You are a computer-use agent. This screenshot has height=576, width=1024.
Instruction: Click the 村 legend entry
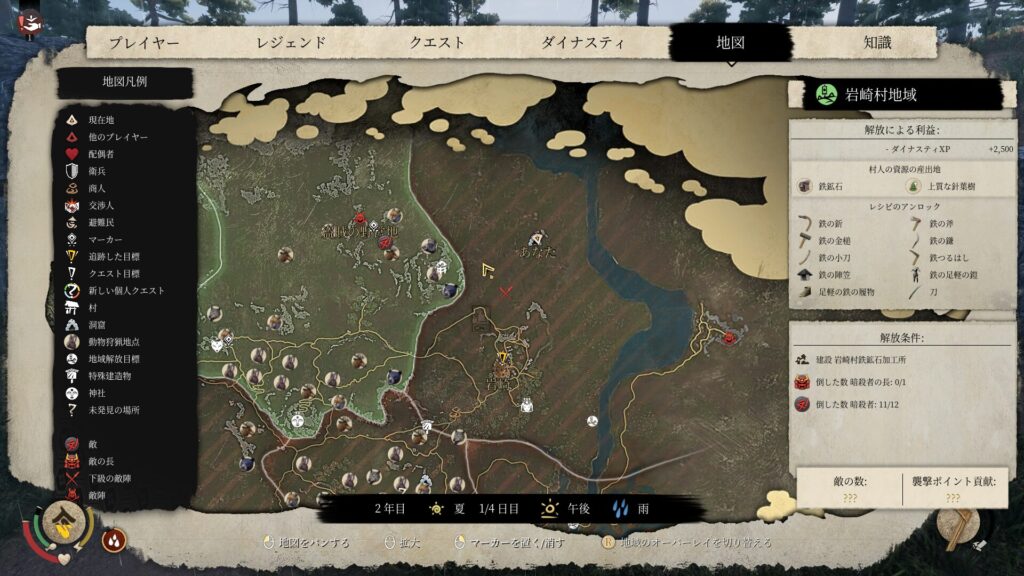pyautogui.click(x=92, y=308)
